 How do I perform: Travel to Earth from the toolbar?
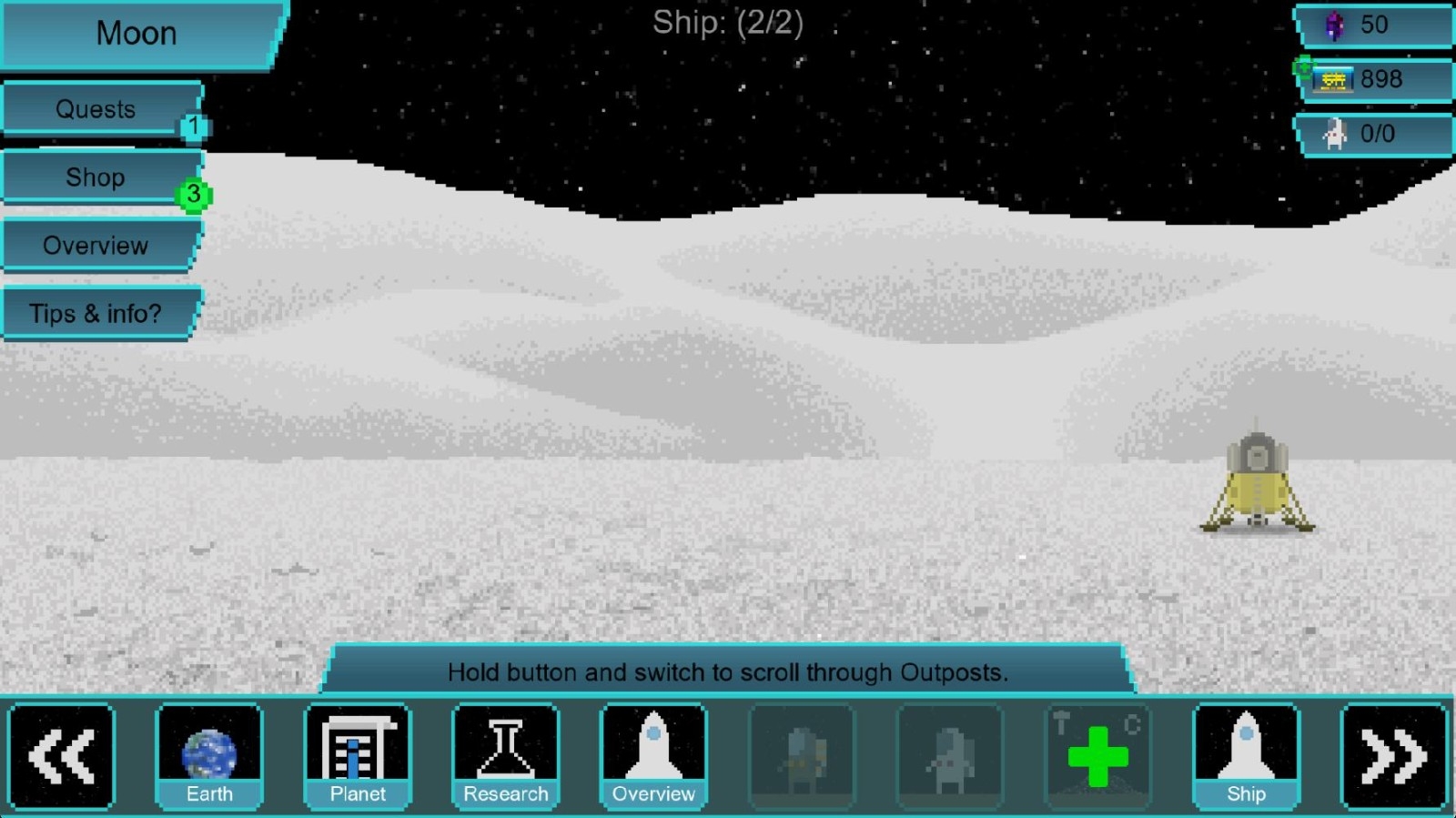click(x=209, y=756)
